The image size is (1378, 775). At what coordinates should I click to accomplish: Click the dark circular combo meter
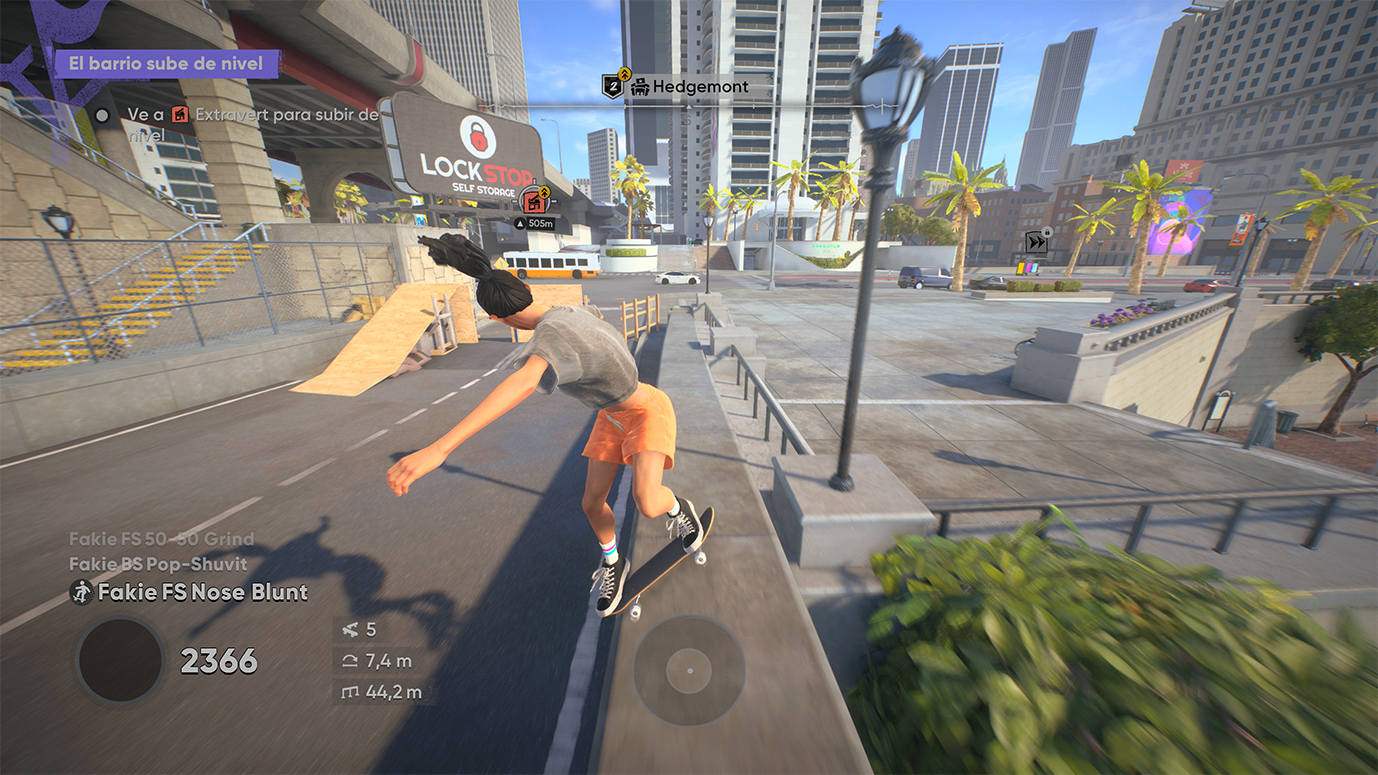coord(120,660)
